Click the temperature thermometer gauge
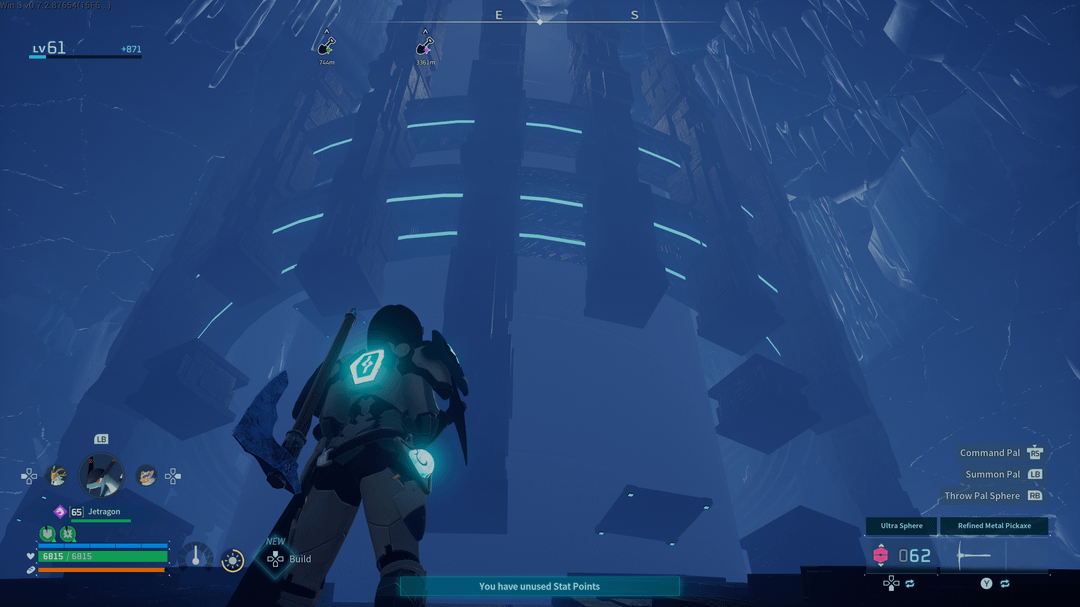 coord(196,558)
